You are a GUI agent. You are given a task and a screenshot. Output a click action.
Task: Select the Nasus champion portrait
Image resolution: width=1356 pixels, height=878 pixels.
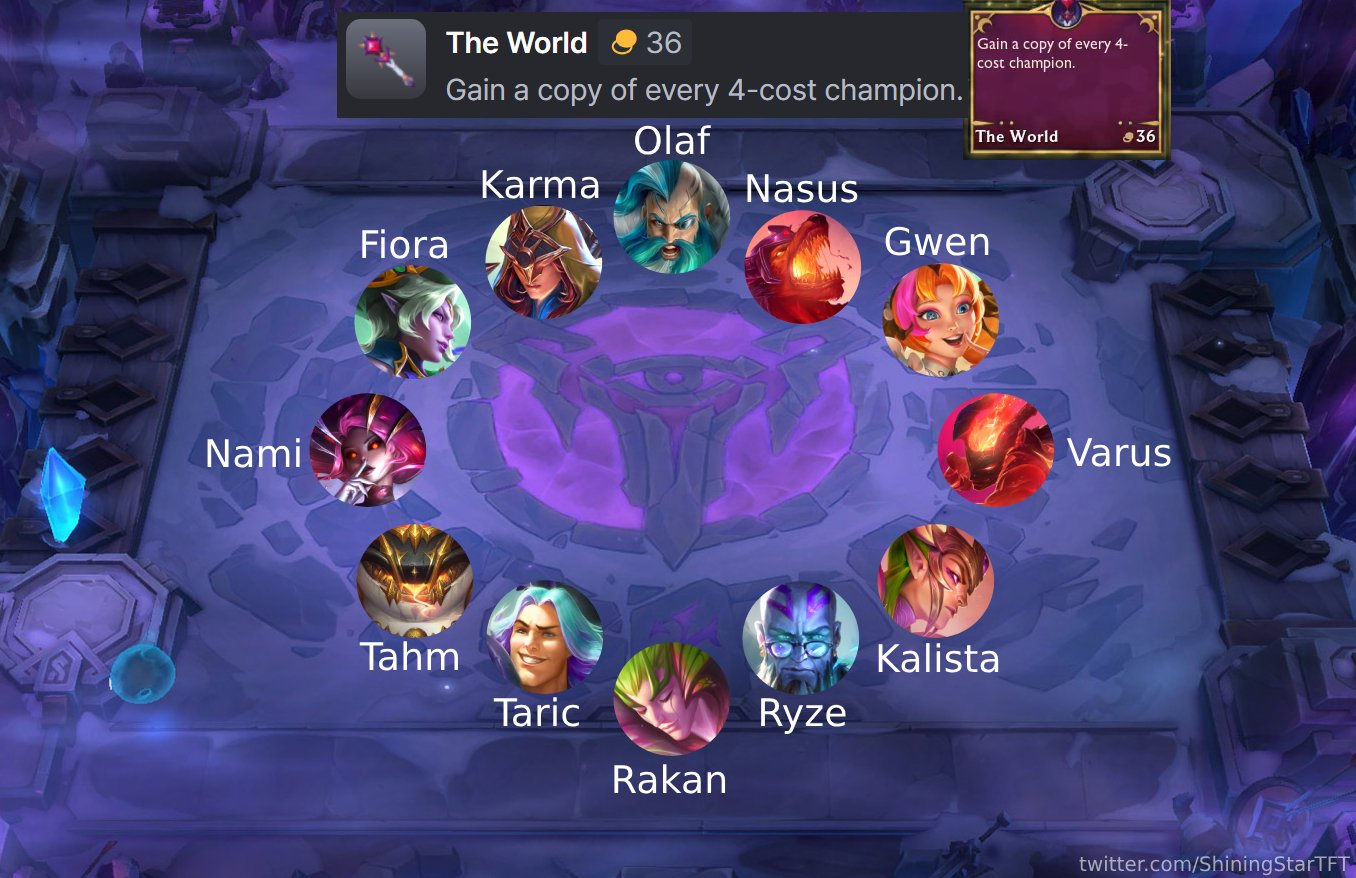[x=801, y=266]
